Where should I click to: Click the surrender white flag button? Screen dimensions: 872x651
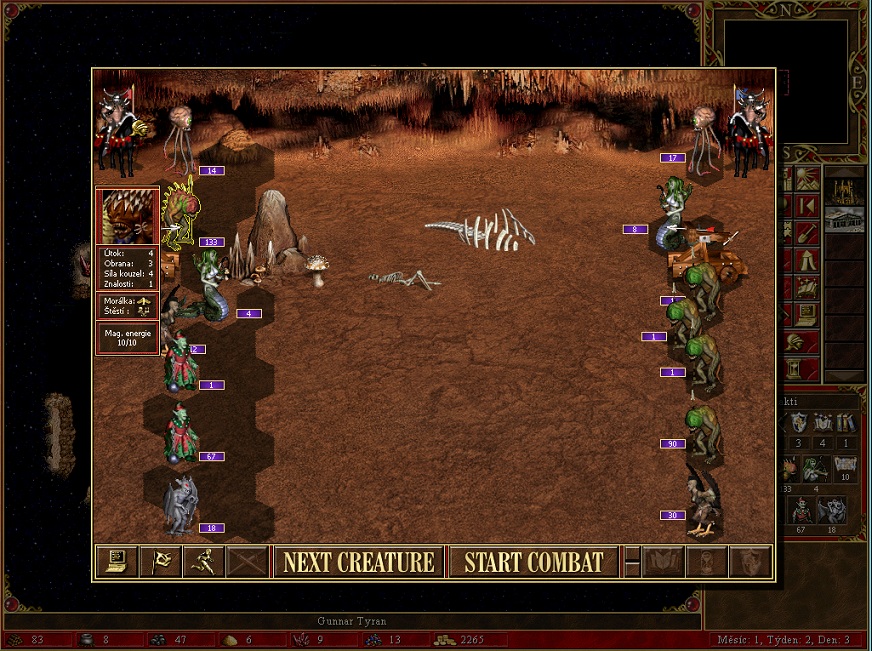pyautogui.click(x=160, y=562)
